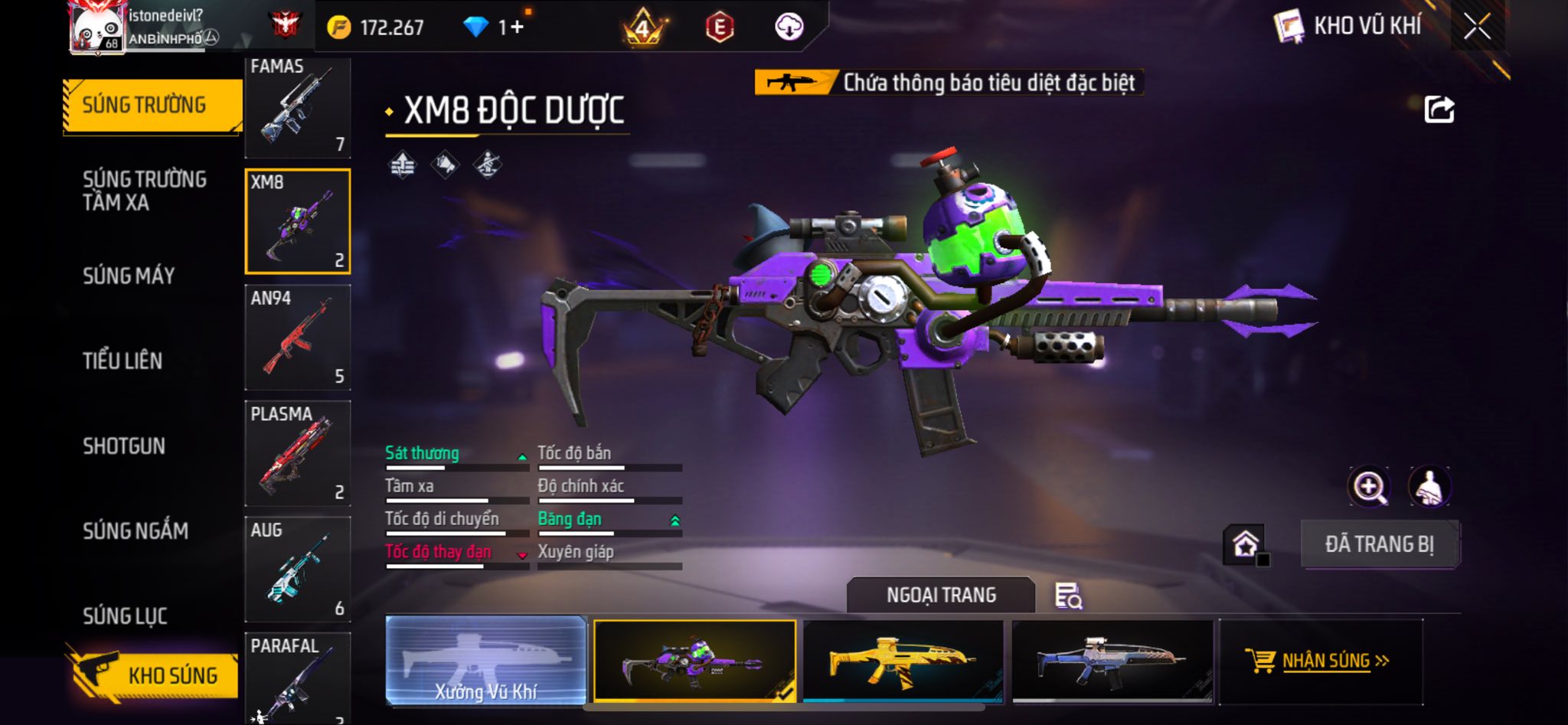1568x725 pixels.
Task: Open the Xưởng Vũ Khí workshop tile
Action: click(x=486, y=661)
